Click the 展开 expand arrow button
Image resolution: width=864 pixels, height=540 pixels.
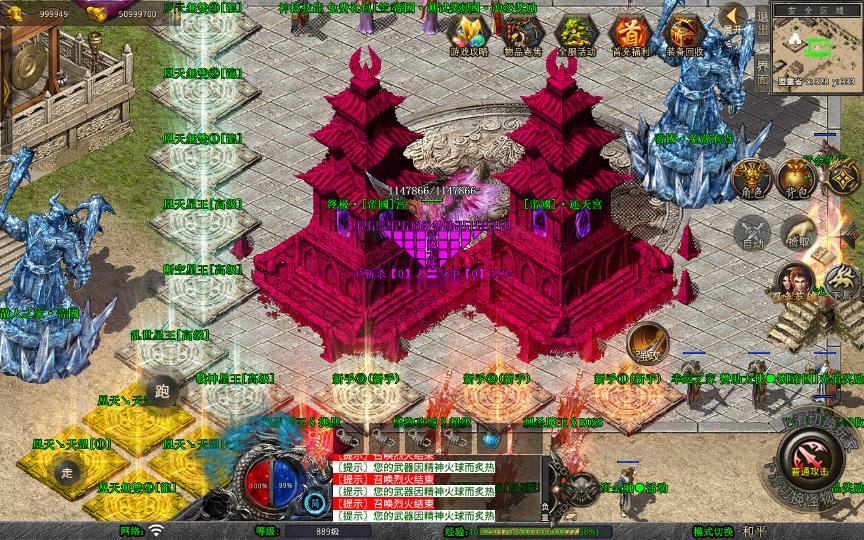[735, 15]
